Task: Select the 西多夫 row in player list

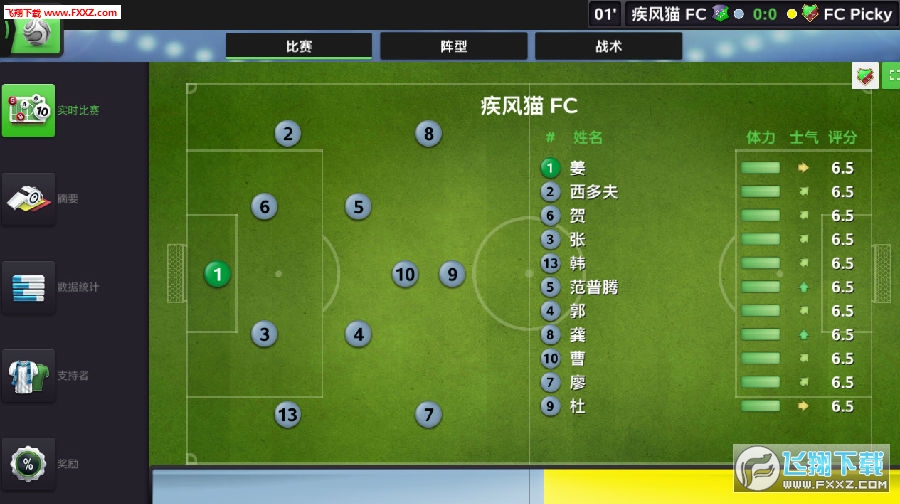Action: coord(594,192)
